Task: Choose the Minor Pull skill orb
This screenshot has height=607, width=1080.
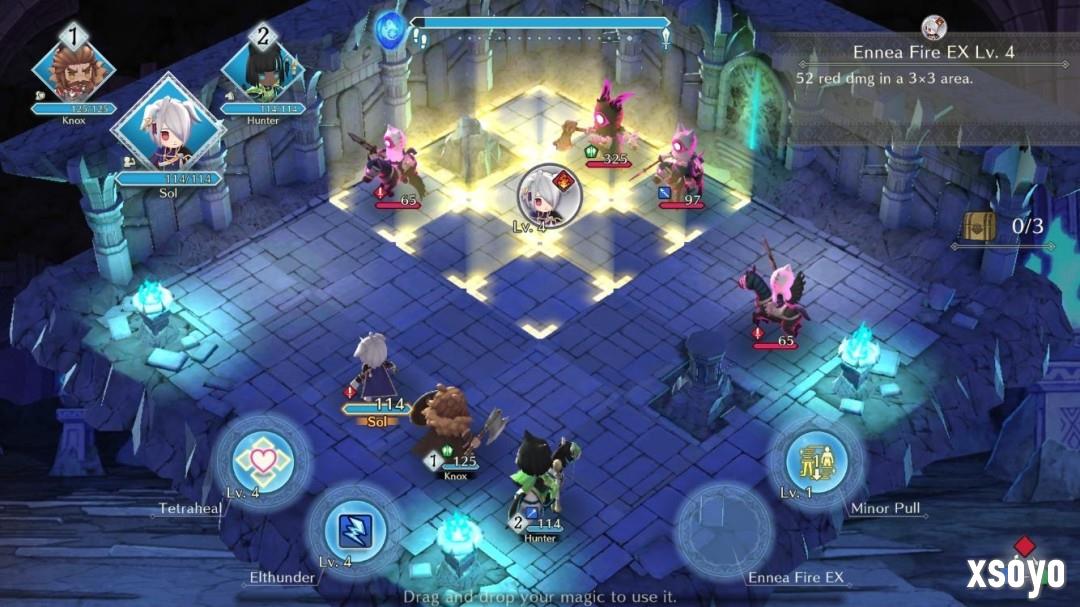Action: click(814, 462)
